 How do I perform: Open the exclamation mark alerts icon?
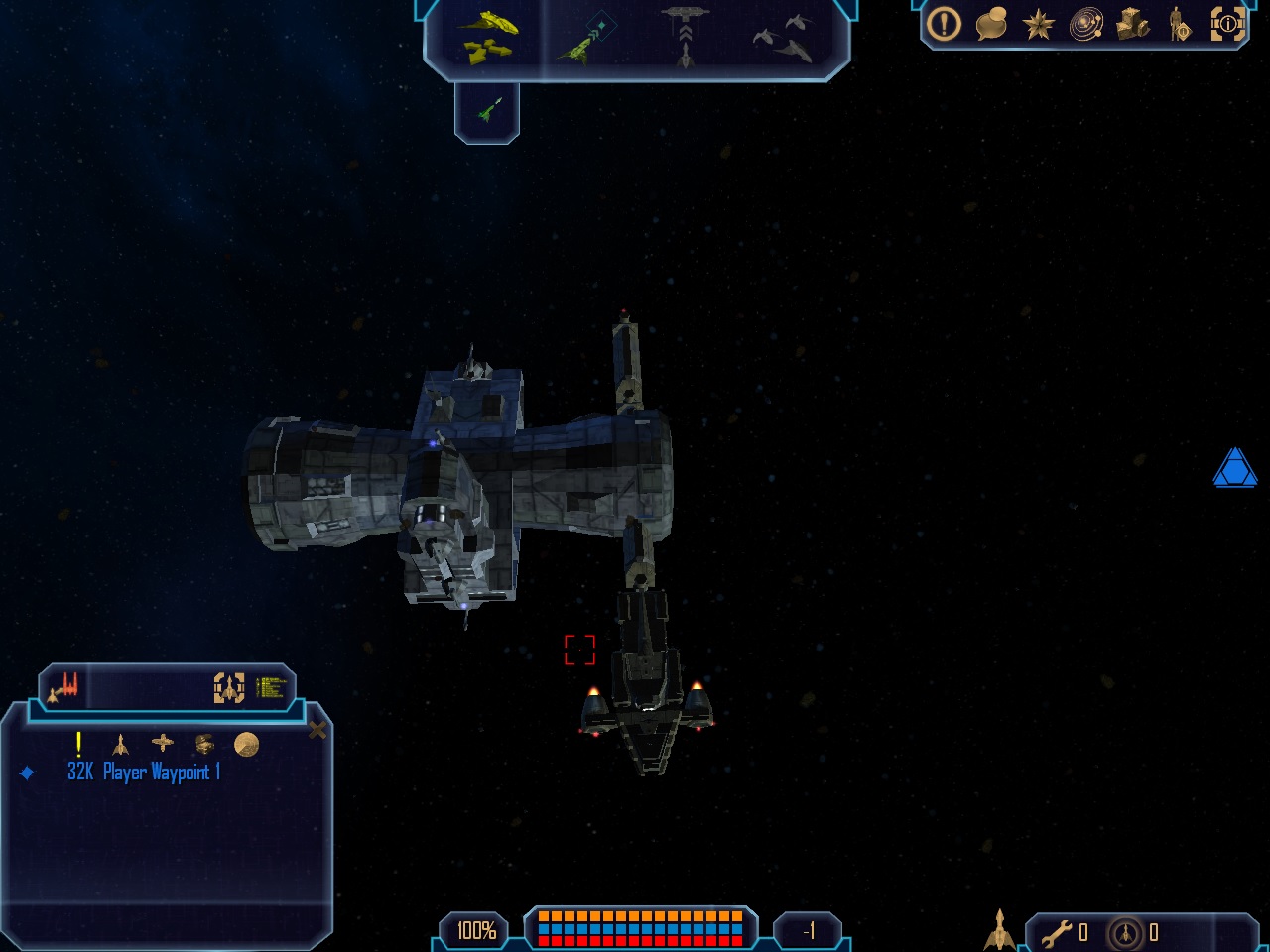(944, 24)
